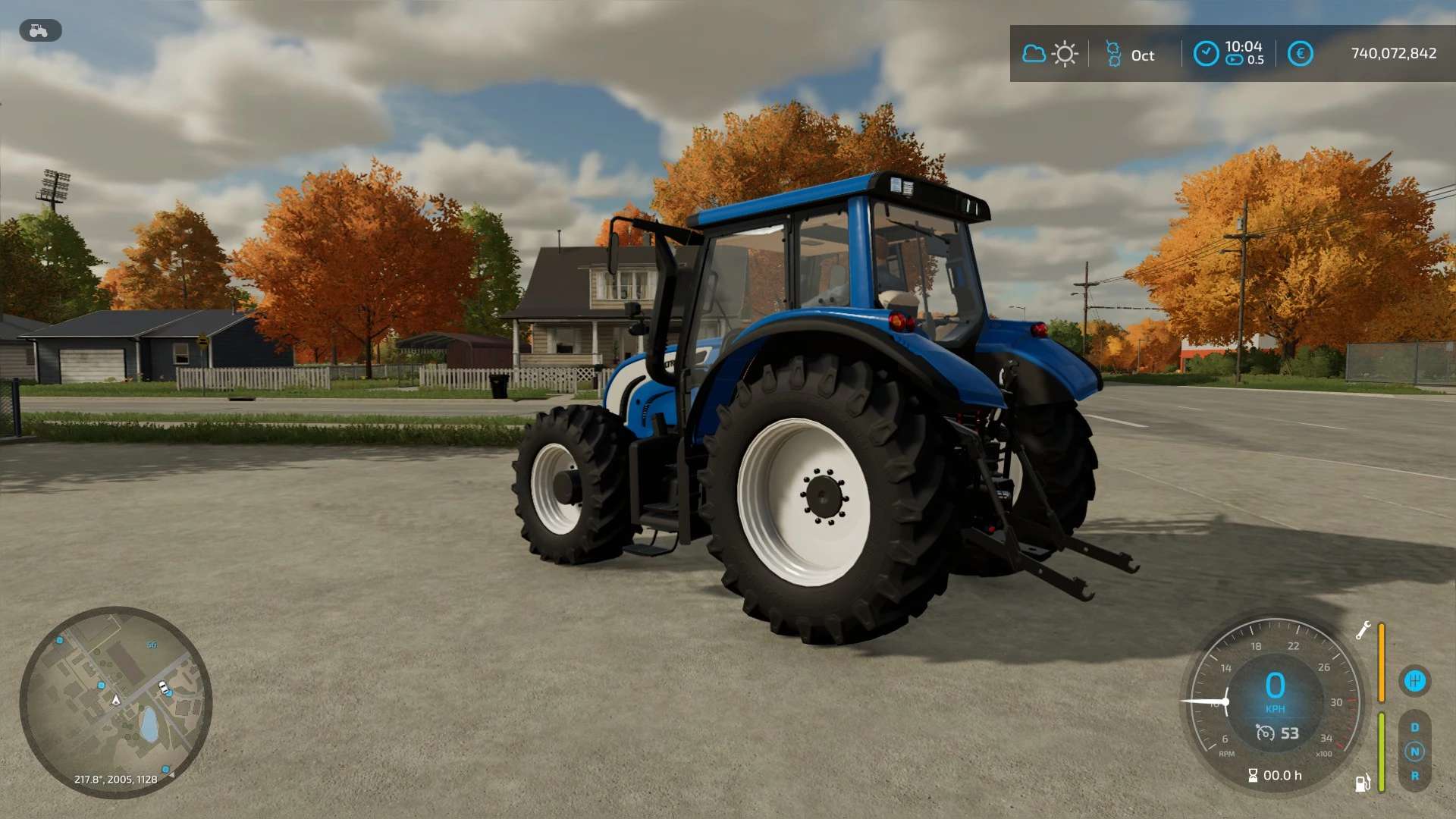1456x819 pixels.
Task: Choose the D drive direction indicator
Action: coord(1414,727)
